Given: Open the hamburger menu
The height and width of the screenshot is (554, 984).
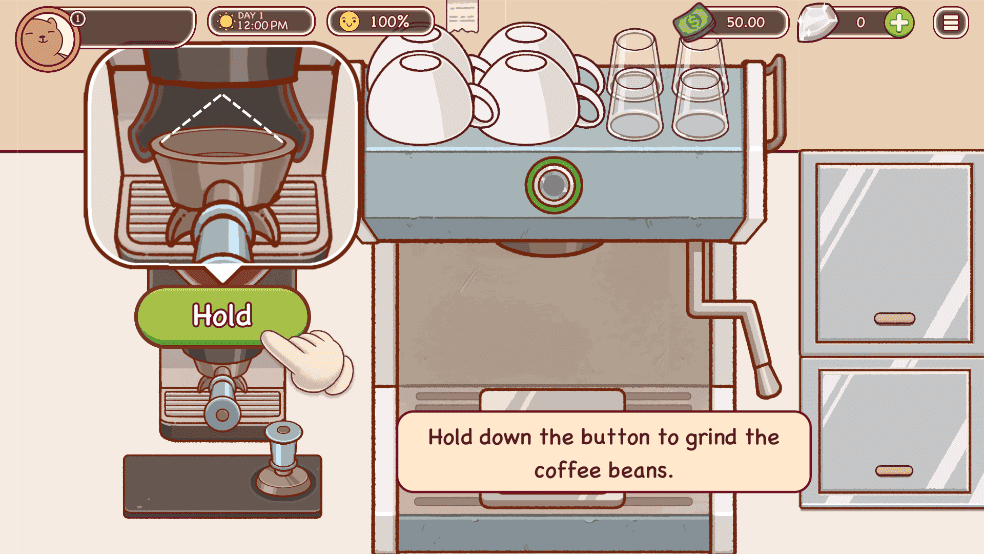Looking at the screenshot, I should 950,22.
